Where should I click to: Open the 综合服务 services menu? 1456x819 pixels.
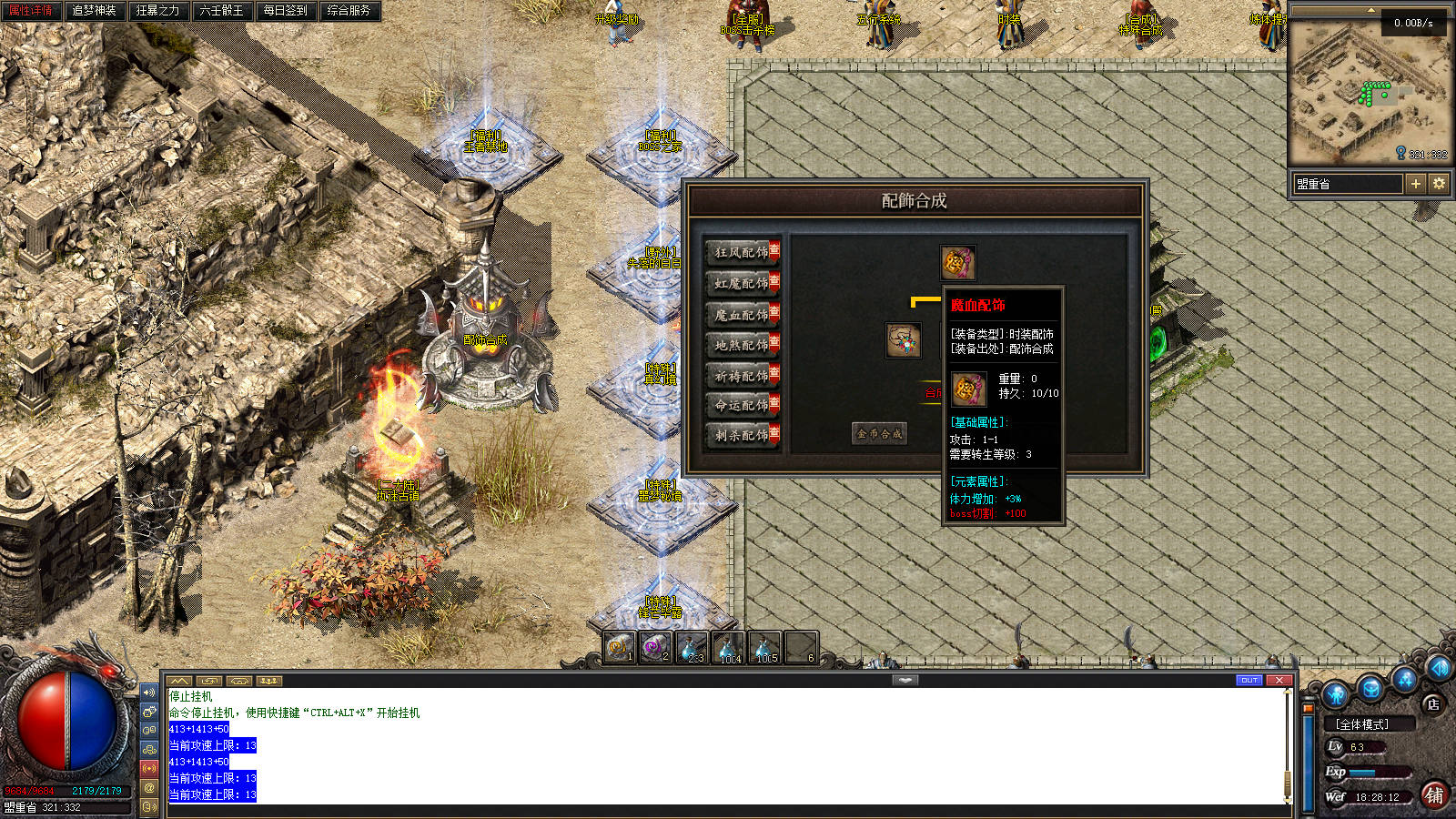[x=349, y=11]
